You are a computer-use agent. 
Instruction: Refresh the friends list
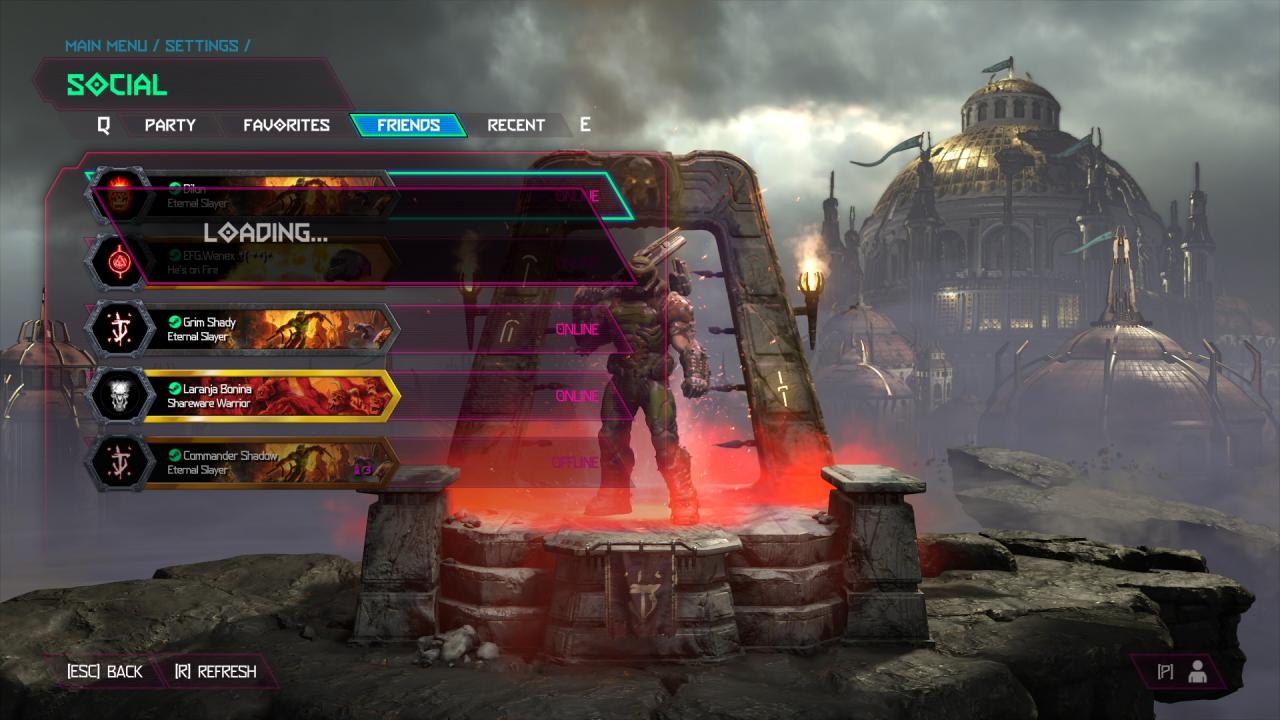pos(215,672)
